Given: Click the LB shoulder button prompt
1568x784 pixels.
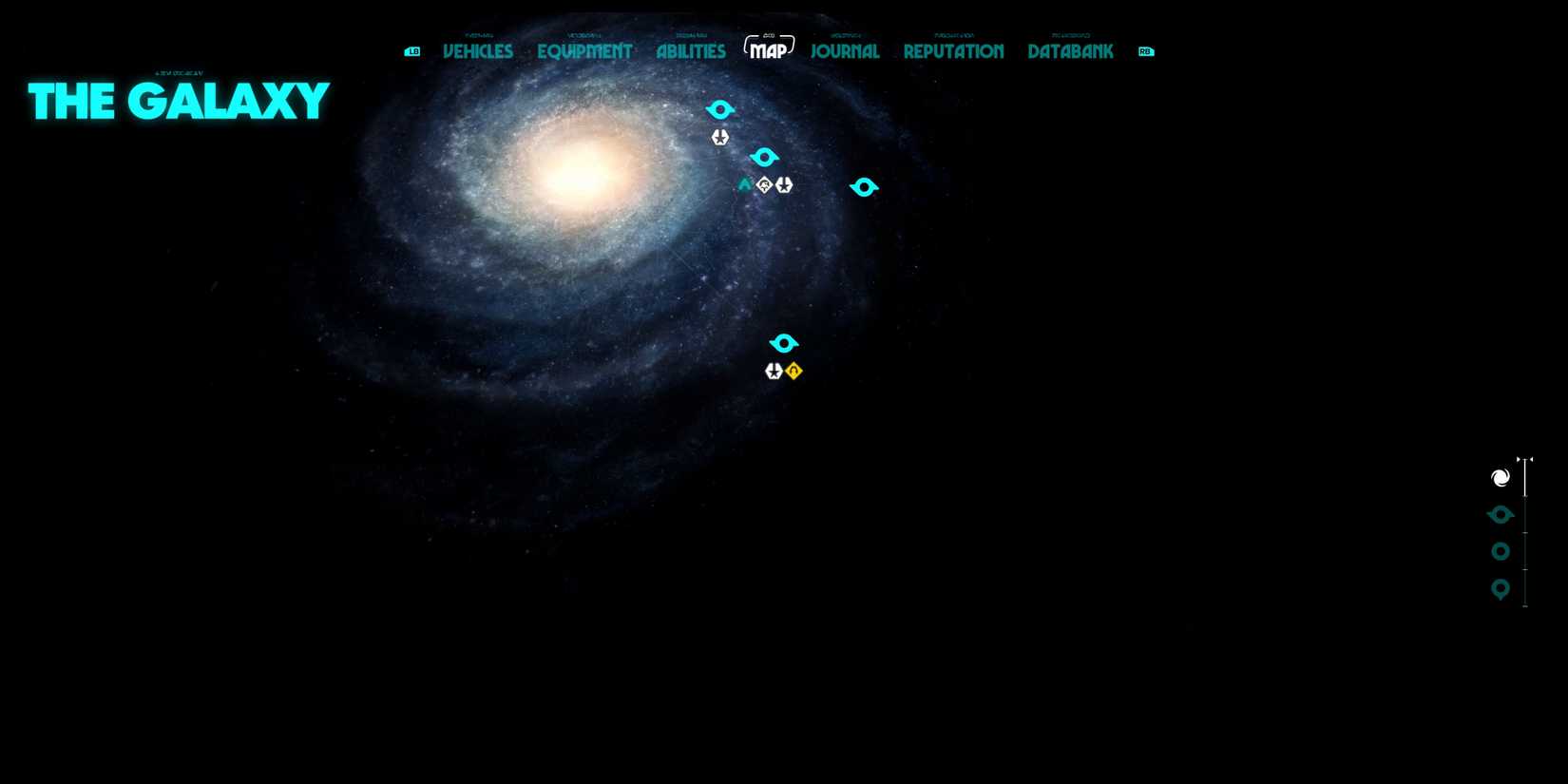Looking at the screenshot, I should 411,51.
